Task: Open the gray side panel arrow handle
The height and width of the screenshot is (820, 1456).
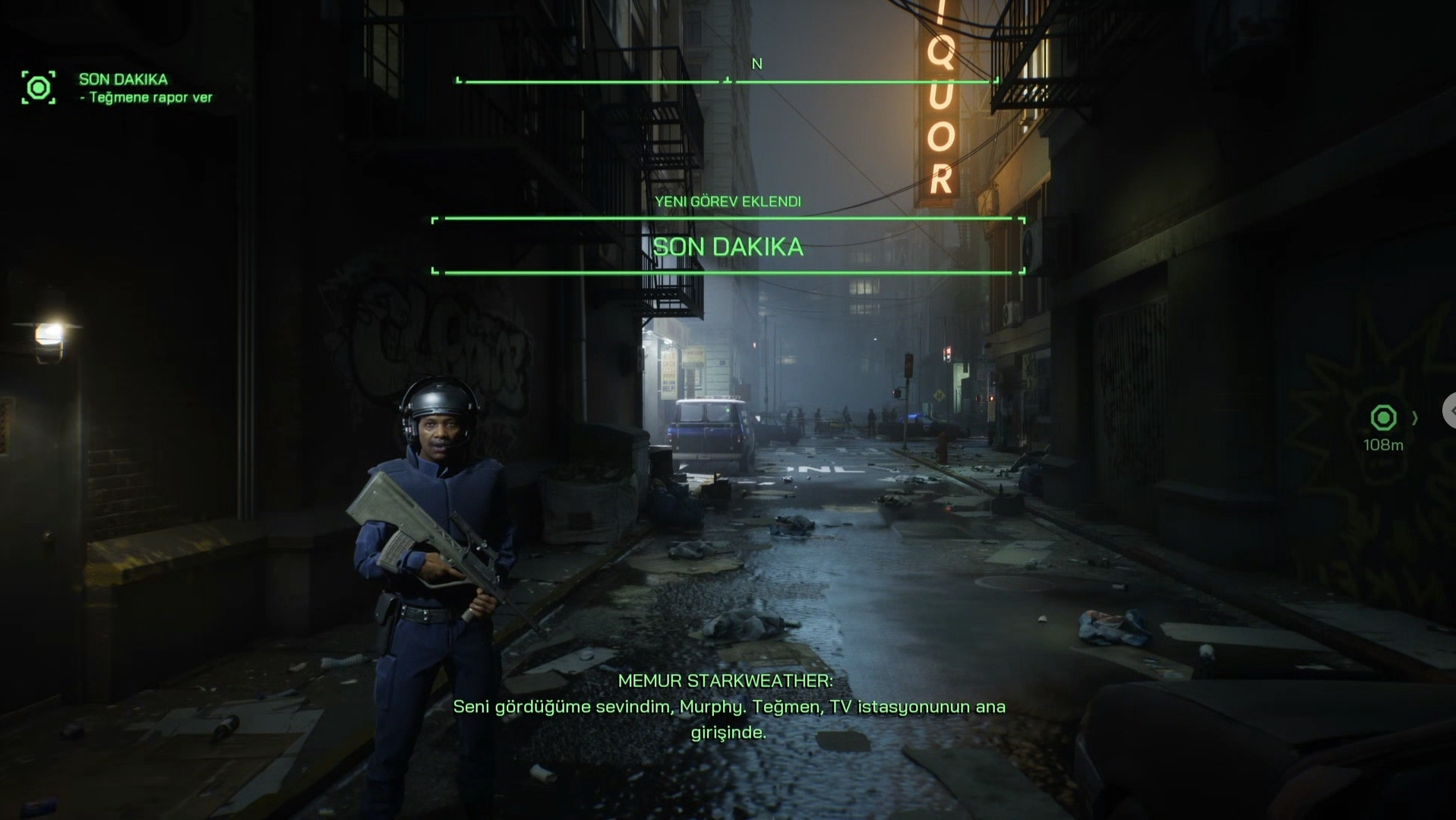Action: tap(1450, 411)
